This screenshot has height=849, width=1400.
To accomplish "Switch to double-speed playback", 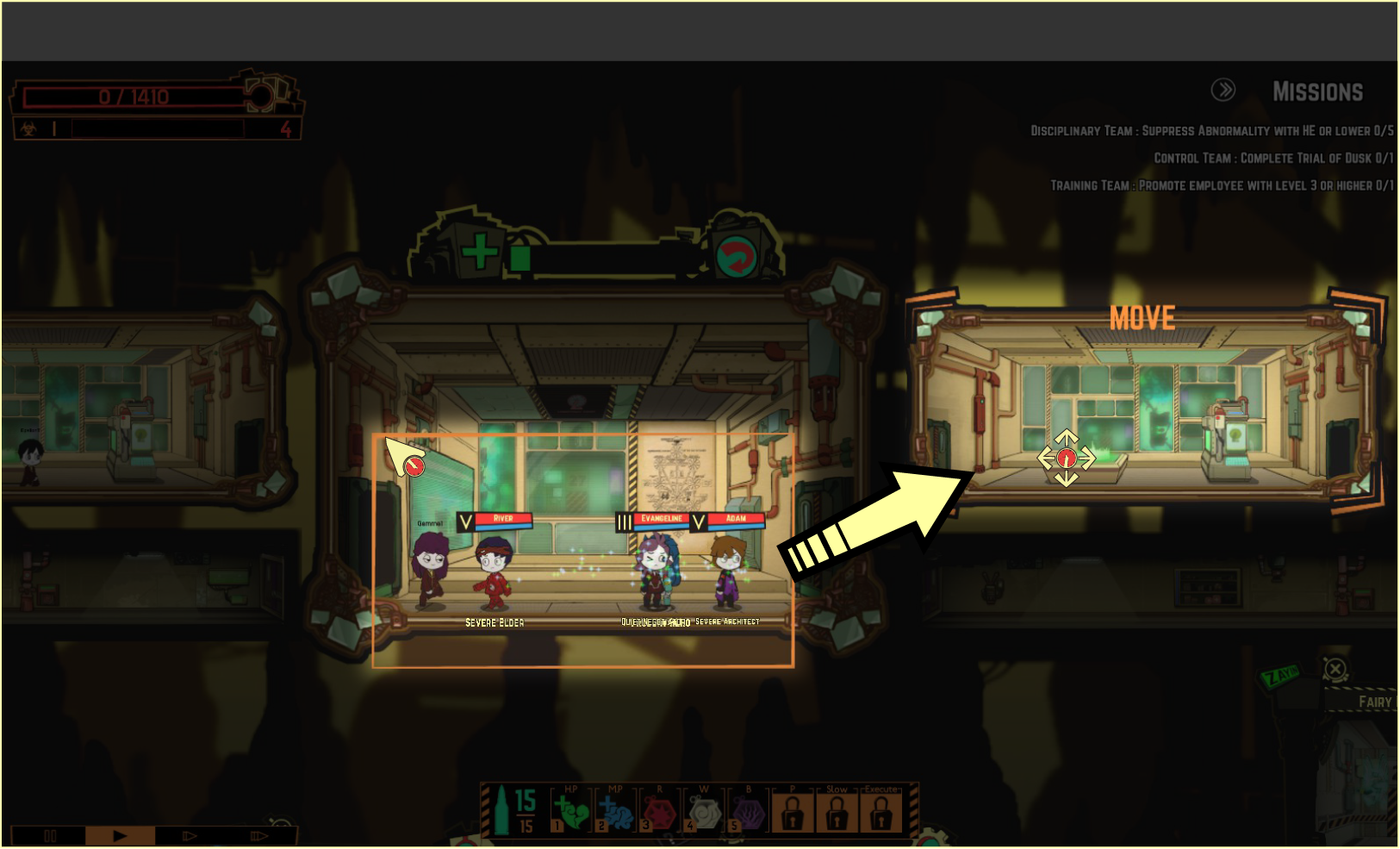I will coord(190,835).
